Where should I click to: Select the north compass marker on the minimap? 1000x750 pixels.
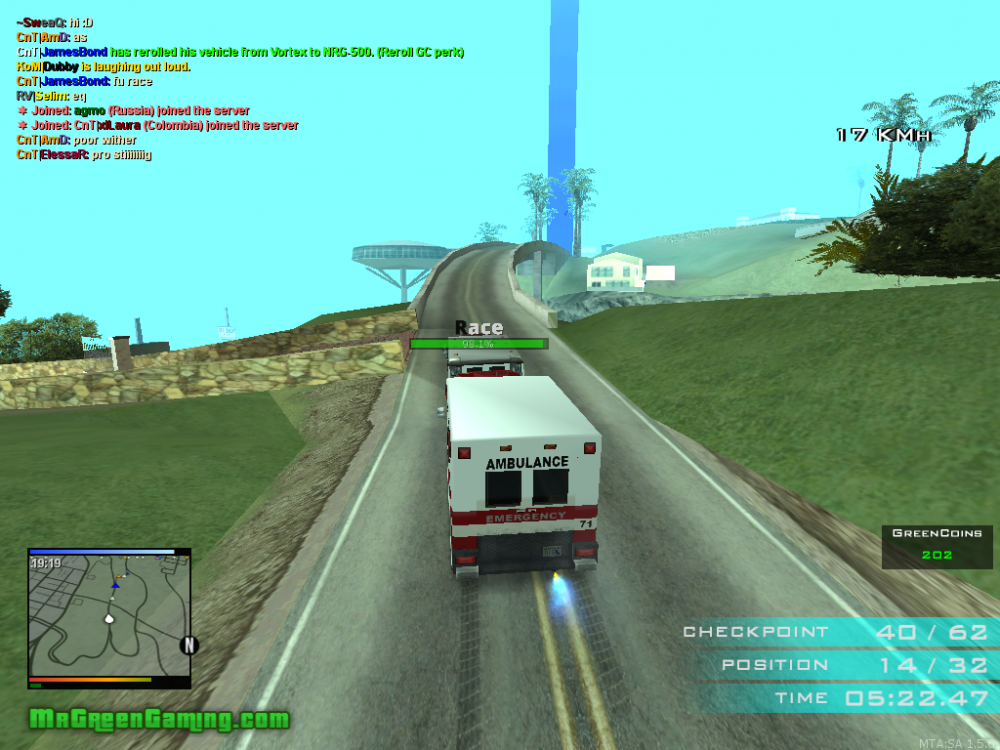click(188, 645)
